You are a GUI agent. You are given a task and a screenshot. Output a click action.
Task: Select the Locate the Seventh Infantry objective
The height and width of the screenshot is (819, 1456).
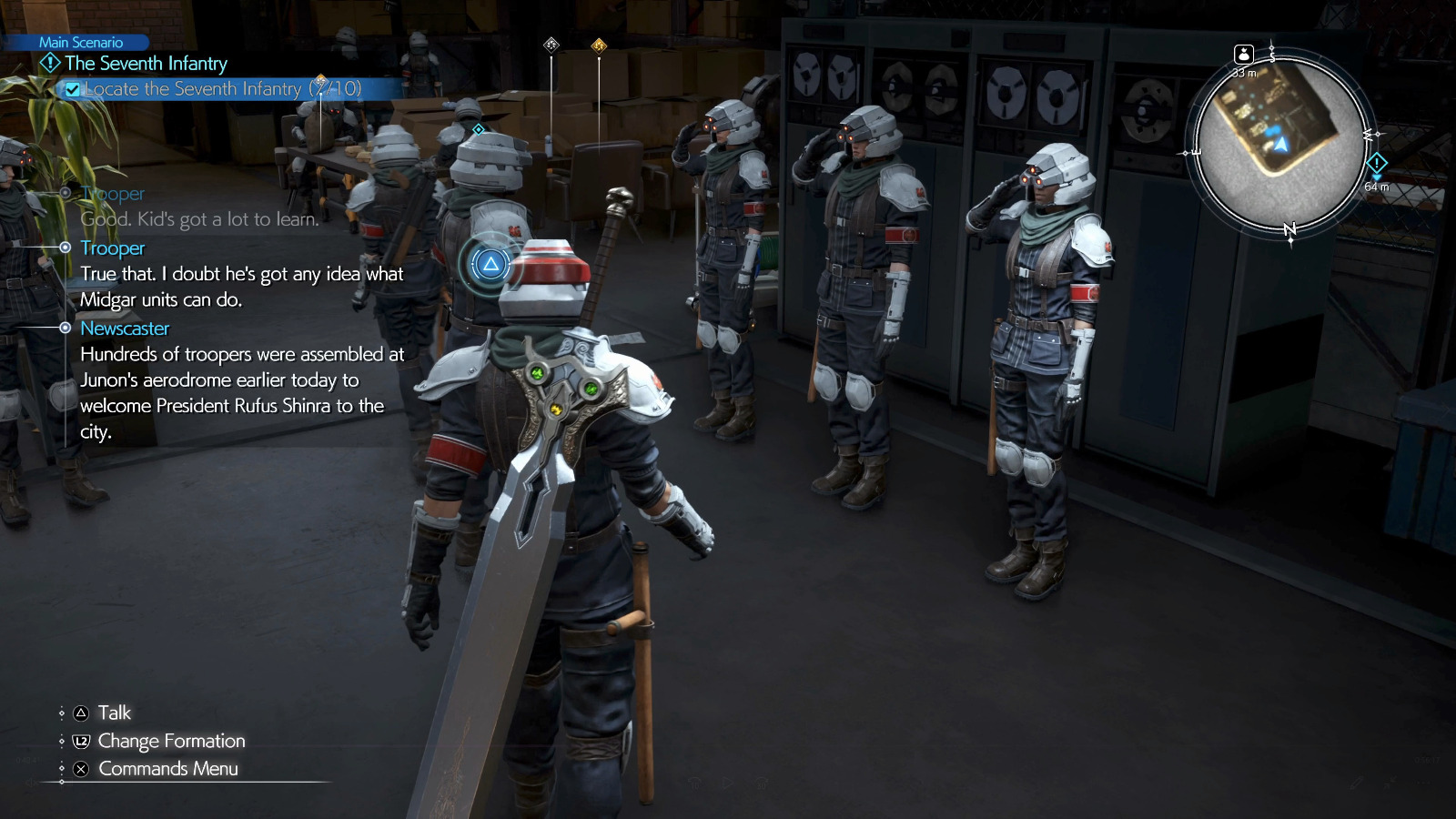(x=222, y=89)
